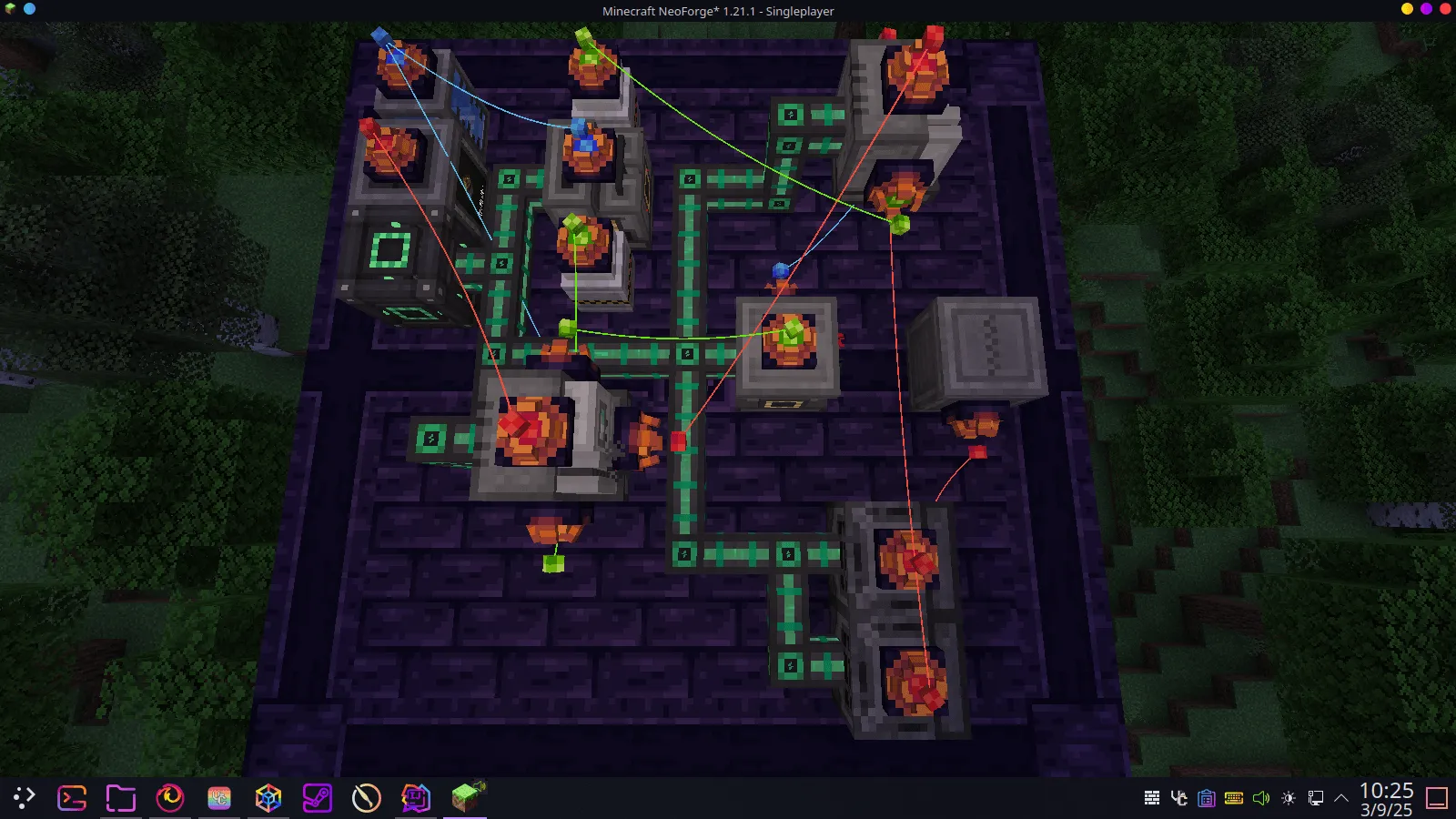Viewport: 1456px width, 819px height.
Task: Open the clipboard manager tray icon
Action: [1206, 798]
